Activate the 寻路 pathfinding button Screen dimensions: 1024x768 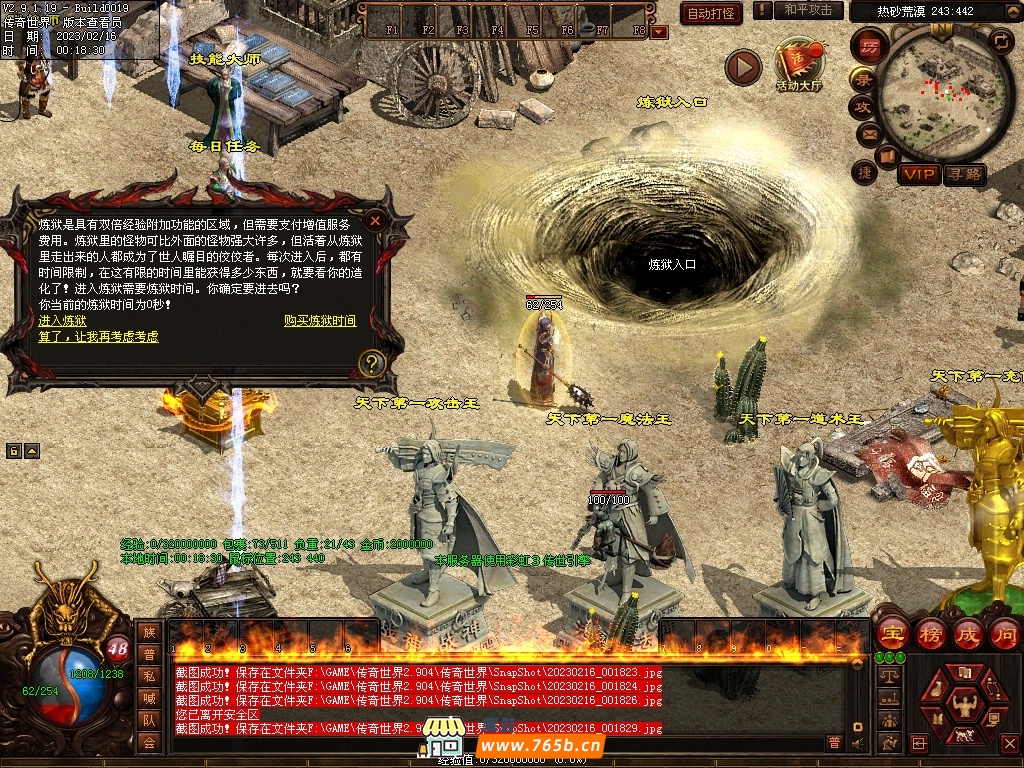click(965, 175)
